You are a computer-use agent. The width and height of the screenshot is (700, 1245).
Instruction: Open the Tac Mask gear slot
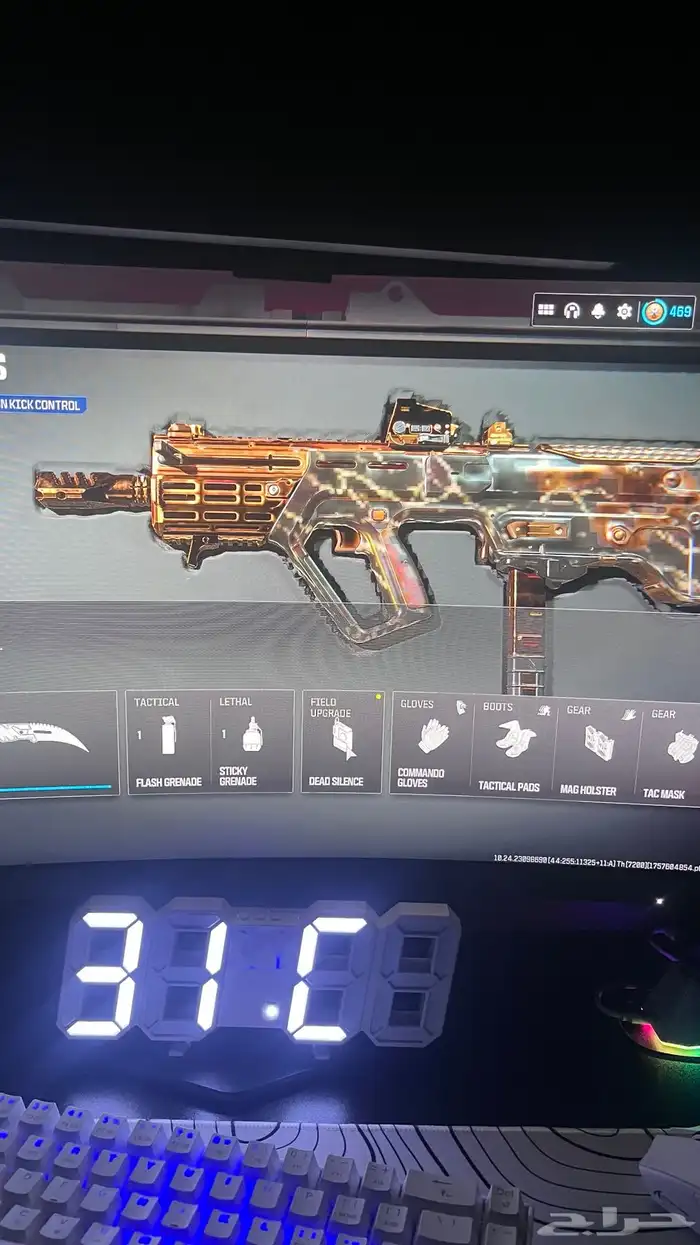tap(671, 751)
